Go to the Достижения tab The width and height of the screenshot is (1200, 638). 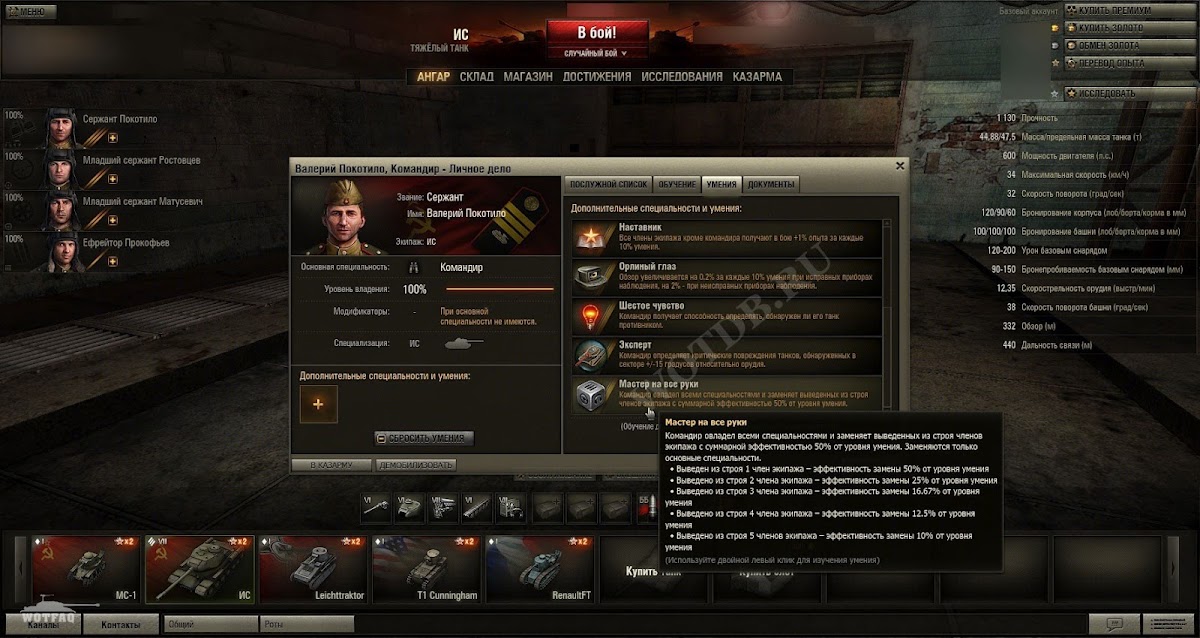point(596,77)
